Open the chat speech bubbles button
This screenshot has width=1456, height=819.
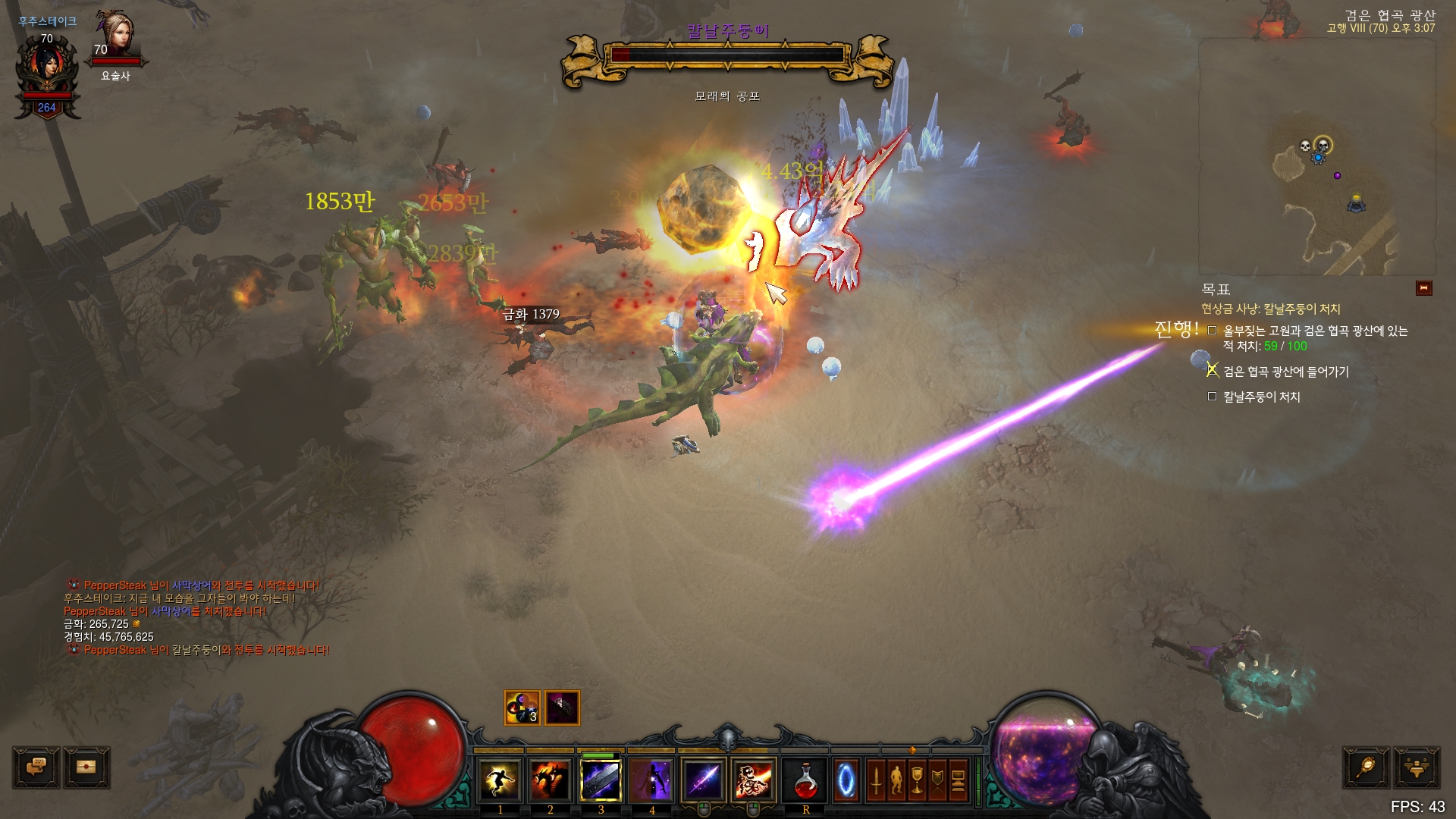coord(36,767)
